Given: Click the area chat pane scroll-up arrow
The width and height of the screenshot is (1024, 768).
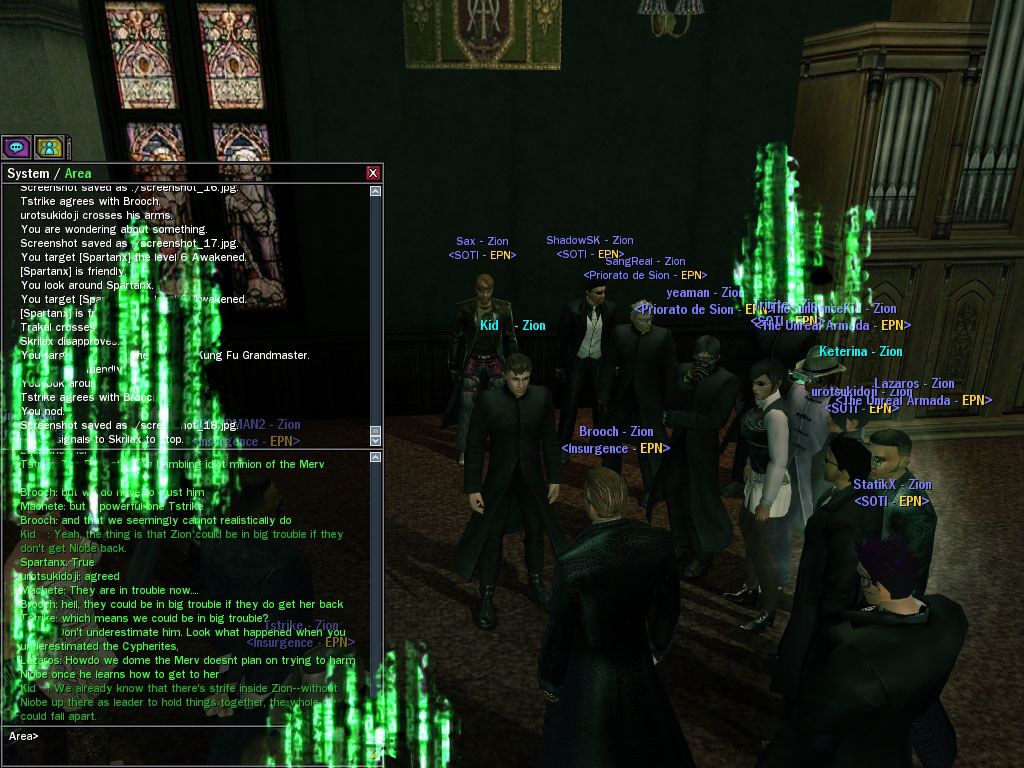Looking at the screenshot, I should tap(375, 458).
